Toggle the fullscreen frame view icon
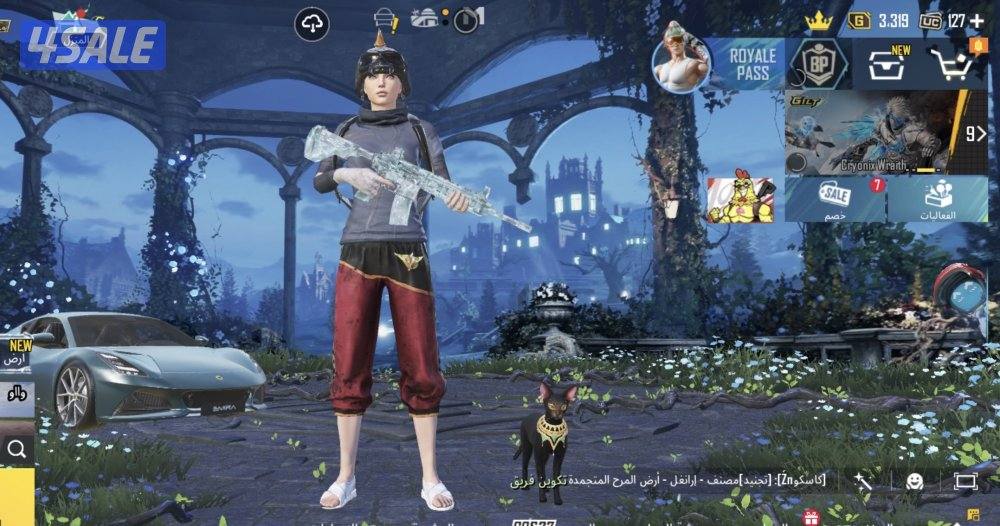This screenshot has height=526, width=1000. coord(964,482)
